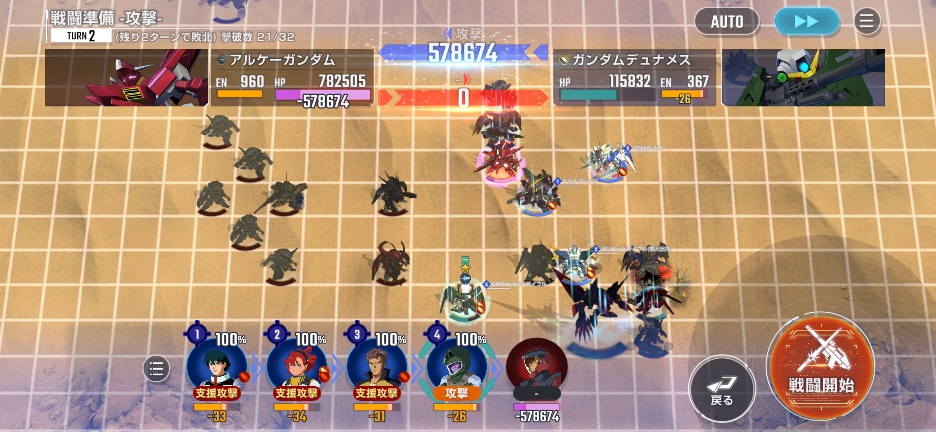Select the enemy target portrait showing -578674
The height and width of the screenshot is (432, 936).
[x=537, y=366]
